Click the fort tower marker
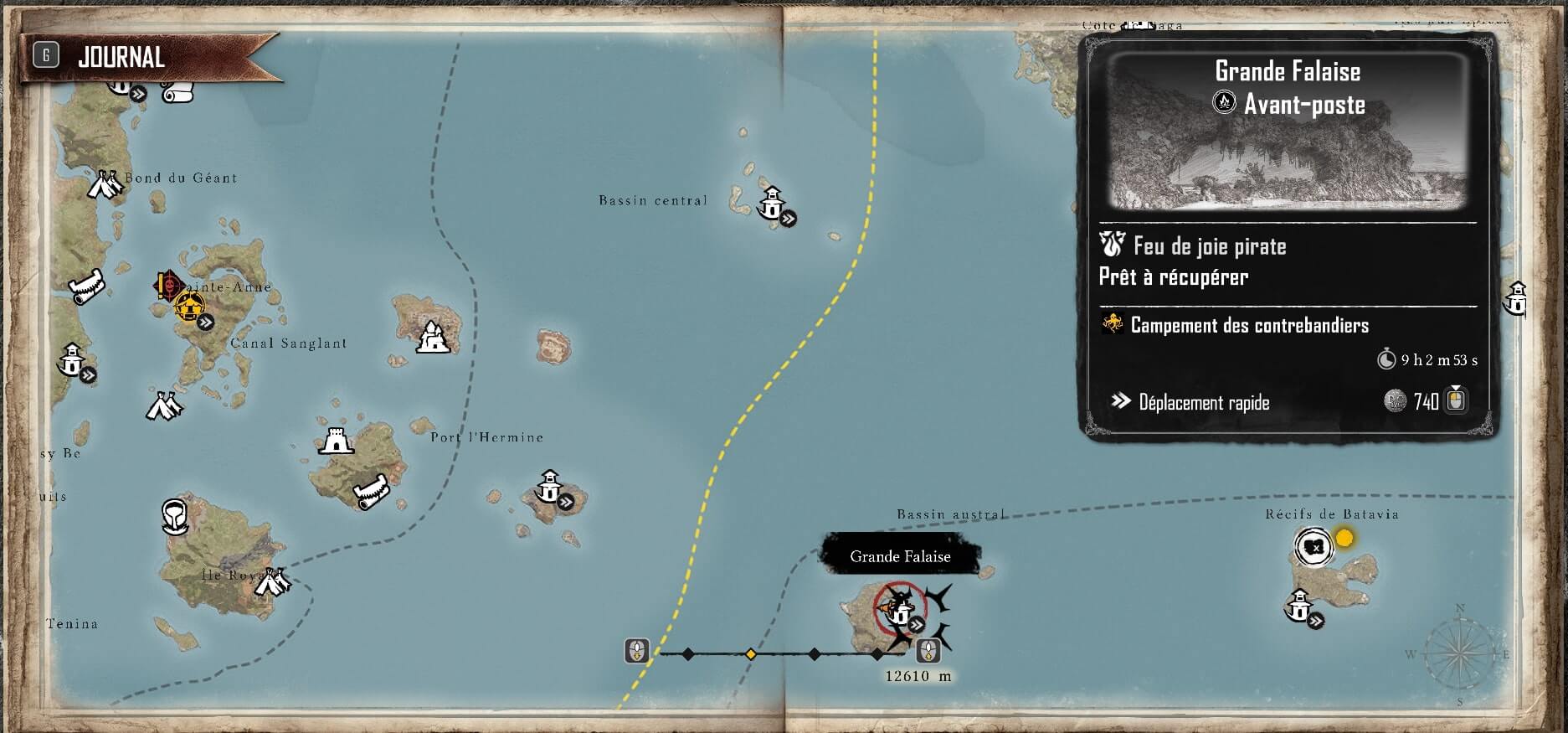Screen dimensions: 1568x733 (336, 441)
